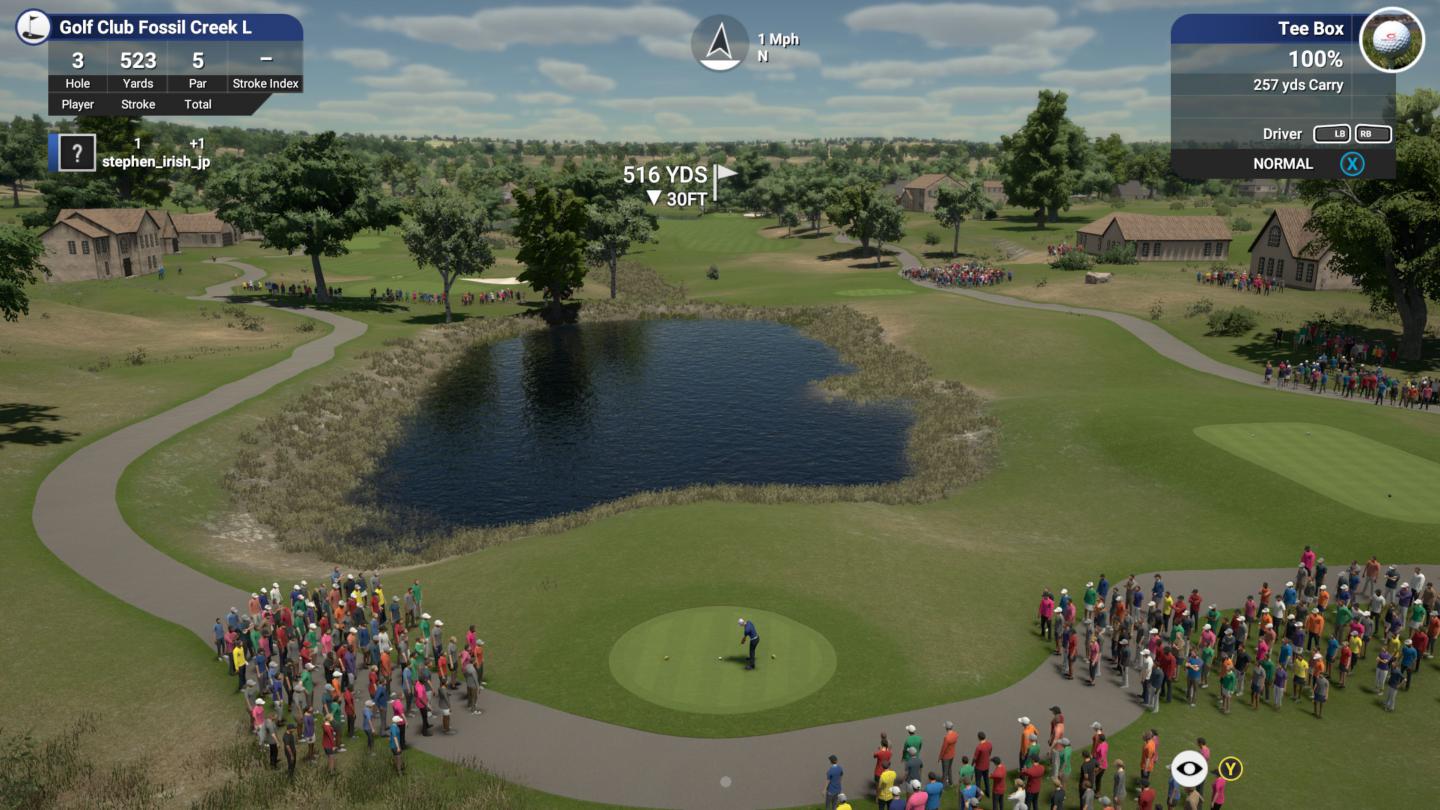The width and height of the screenshot is (1440, 810).
Task: Click the 100% swing power indicator
Action: click(x=1318, y=58)
